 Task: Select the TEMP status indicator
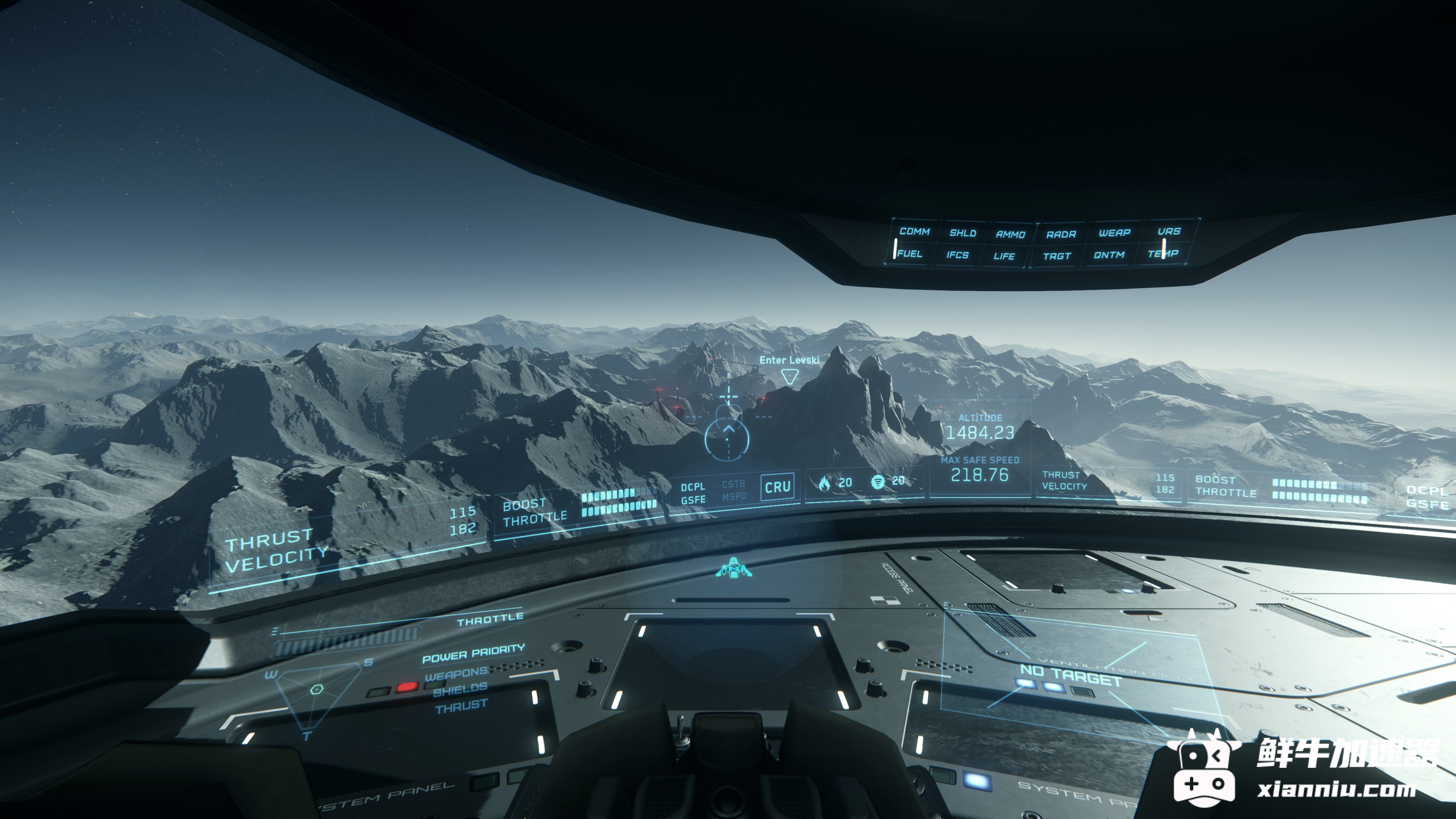(x=1163, y=254)
